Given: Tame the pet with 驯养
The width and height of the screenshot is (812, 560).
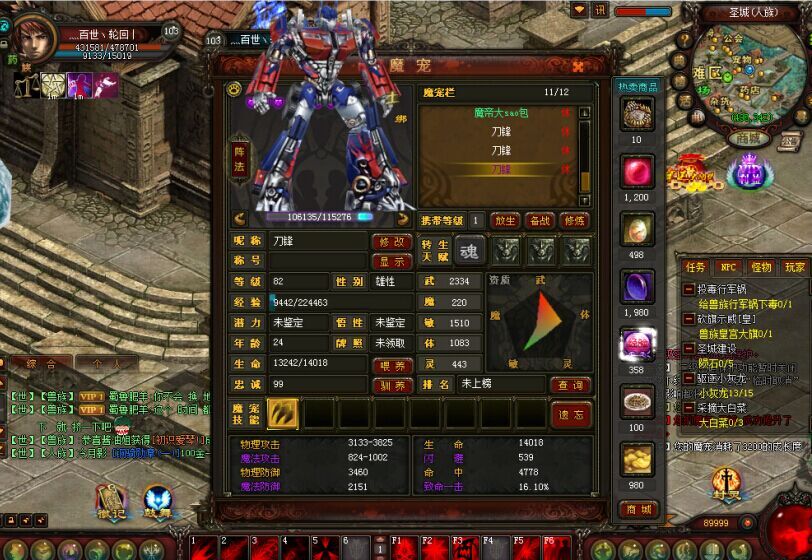Looking at the screenshot, I should pos(392,385).
